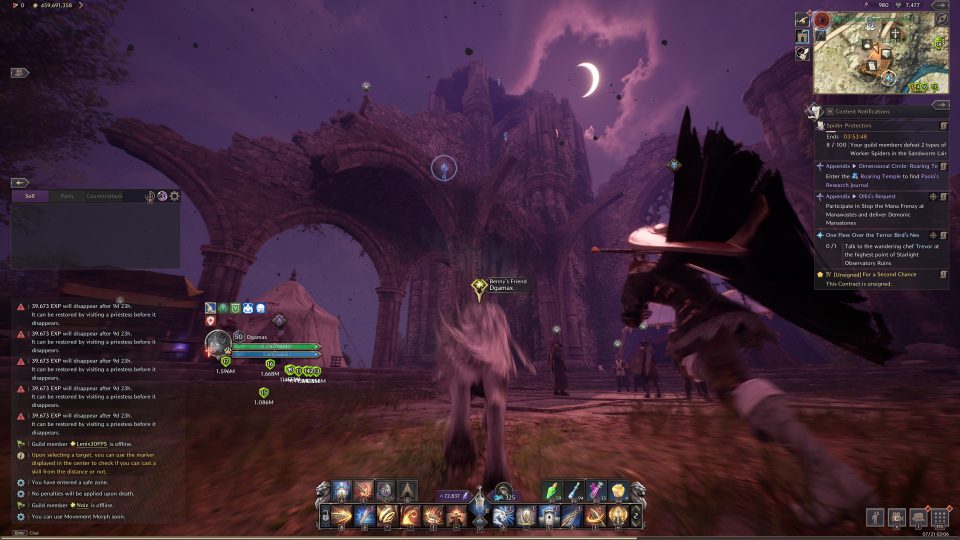The width and height of the screenshot is (960, 540).
Task: Collapse the Content Notifications panel arrow
Action: (x=939, y=103)
